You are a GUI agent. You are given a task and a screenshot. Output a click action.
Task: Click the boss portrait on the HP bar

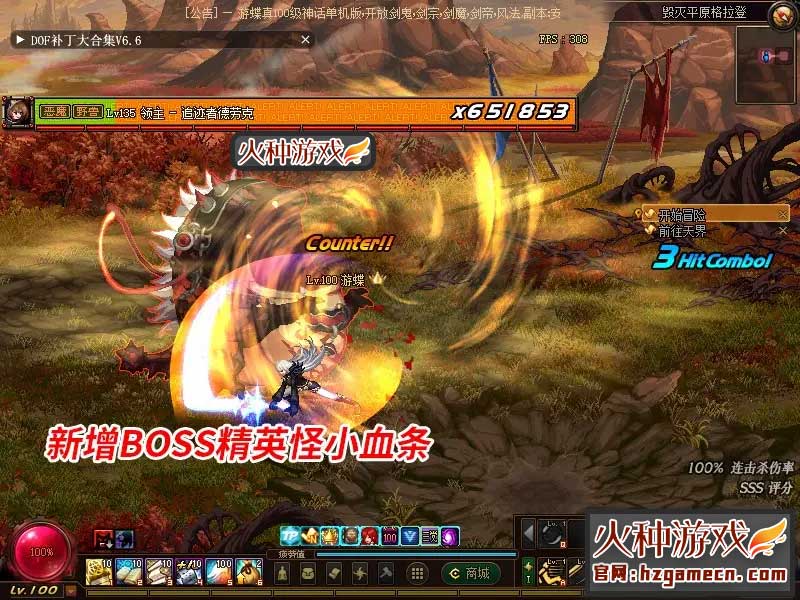pyautogui.click(x=16, y=111)
